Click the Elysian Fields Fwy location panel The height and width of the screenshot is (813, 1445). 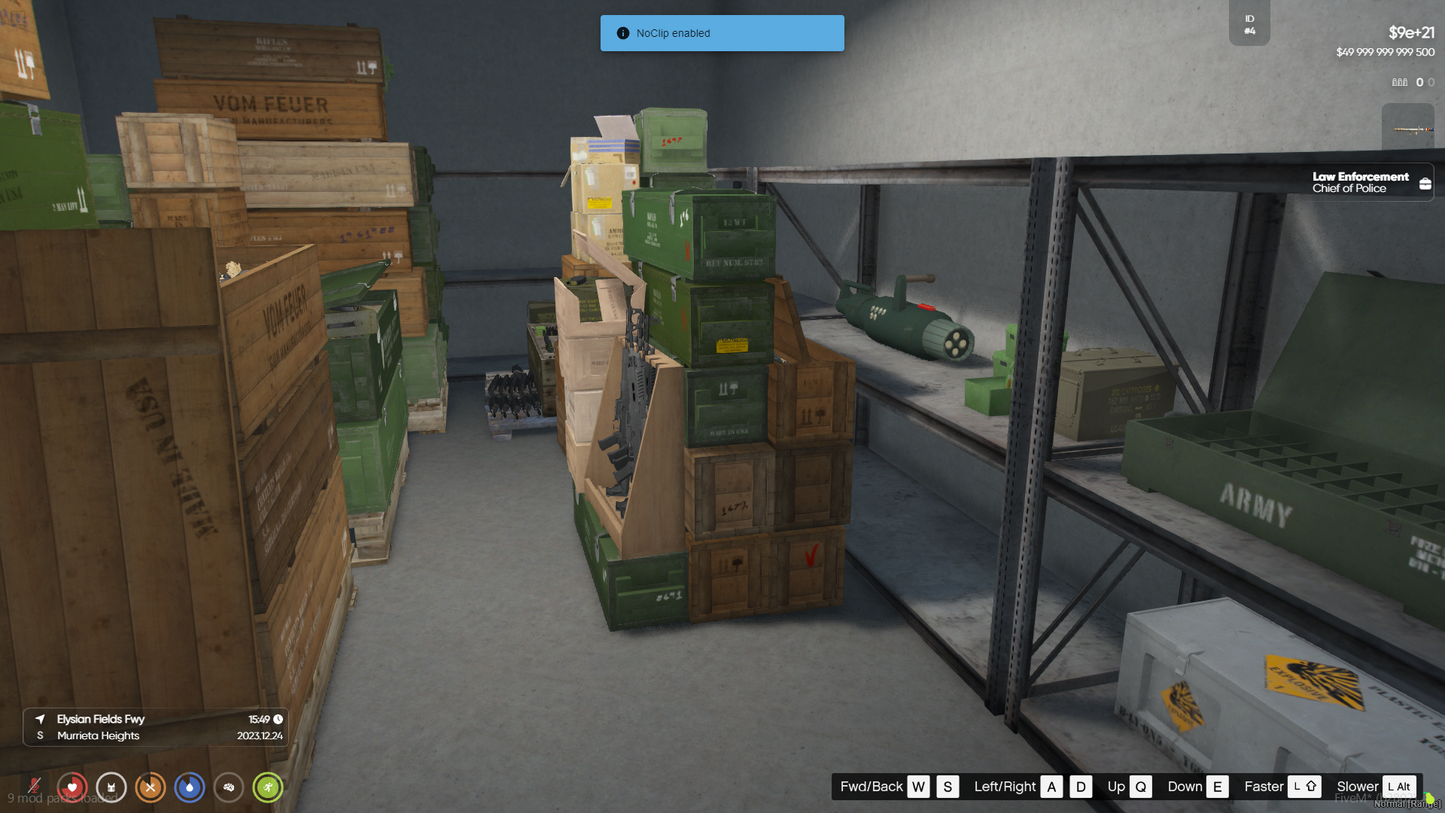[156, 727]
